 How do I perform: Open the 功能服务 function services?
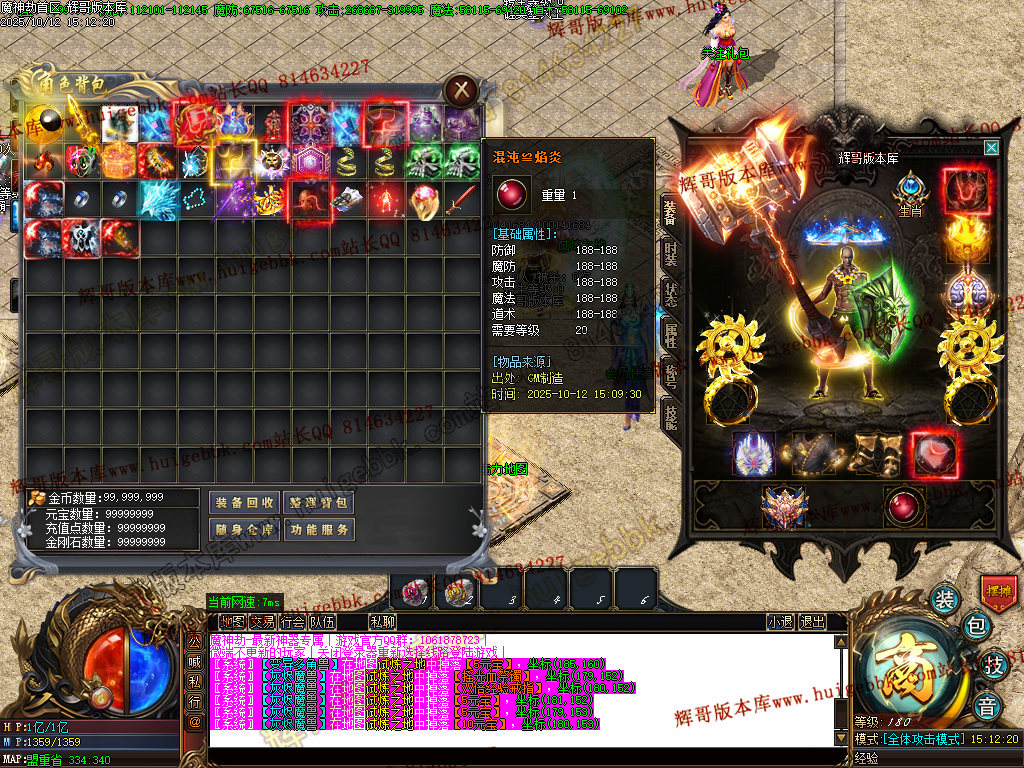click(x=319, y=529)
